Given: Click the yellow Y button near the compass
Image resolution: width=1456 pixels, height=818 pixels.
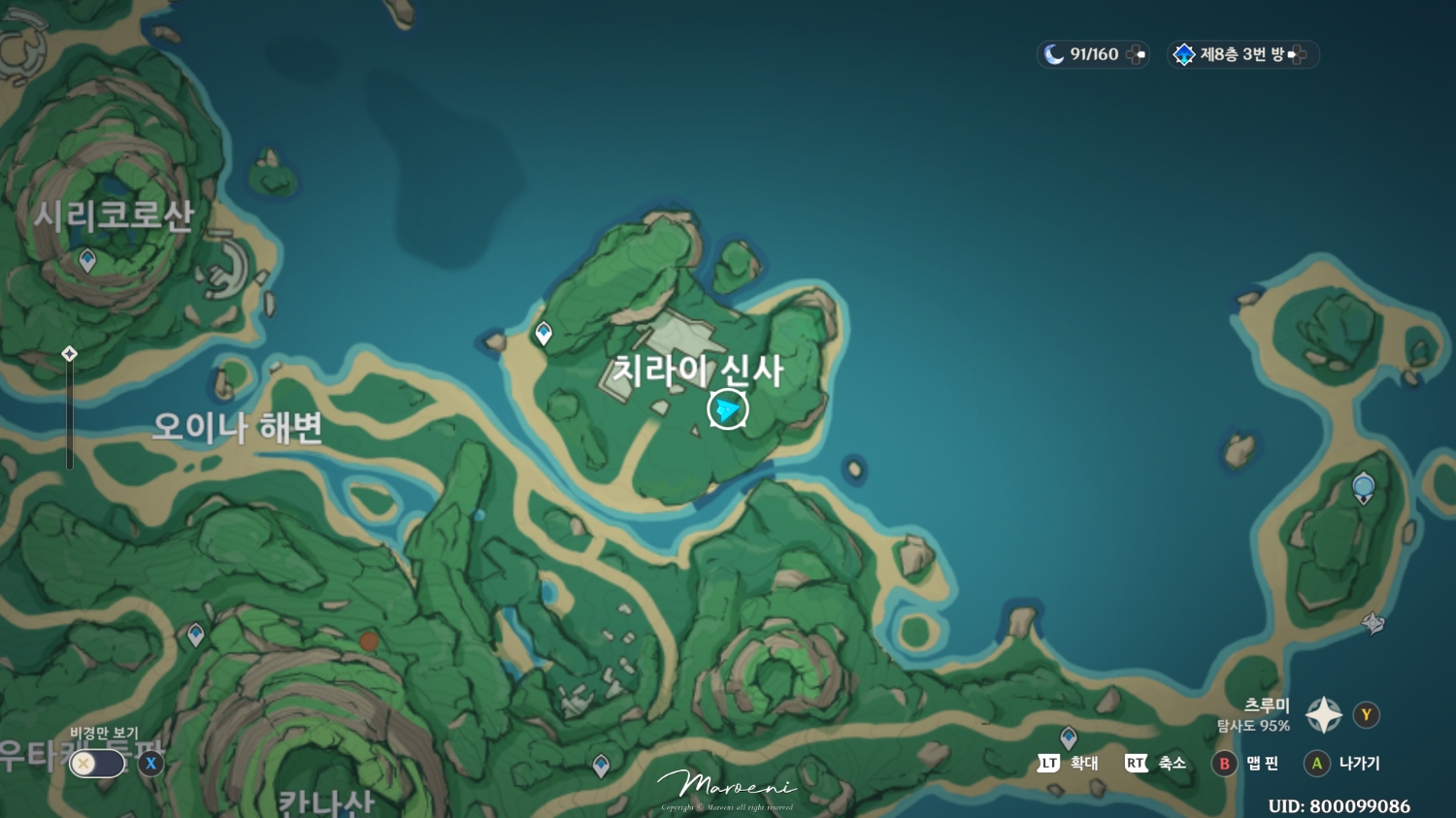Looking at the screenshot, I should pyautogui.click(x=1365, y=714).
